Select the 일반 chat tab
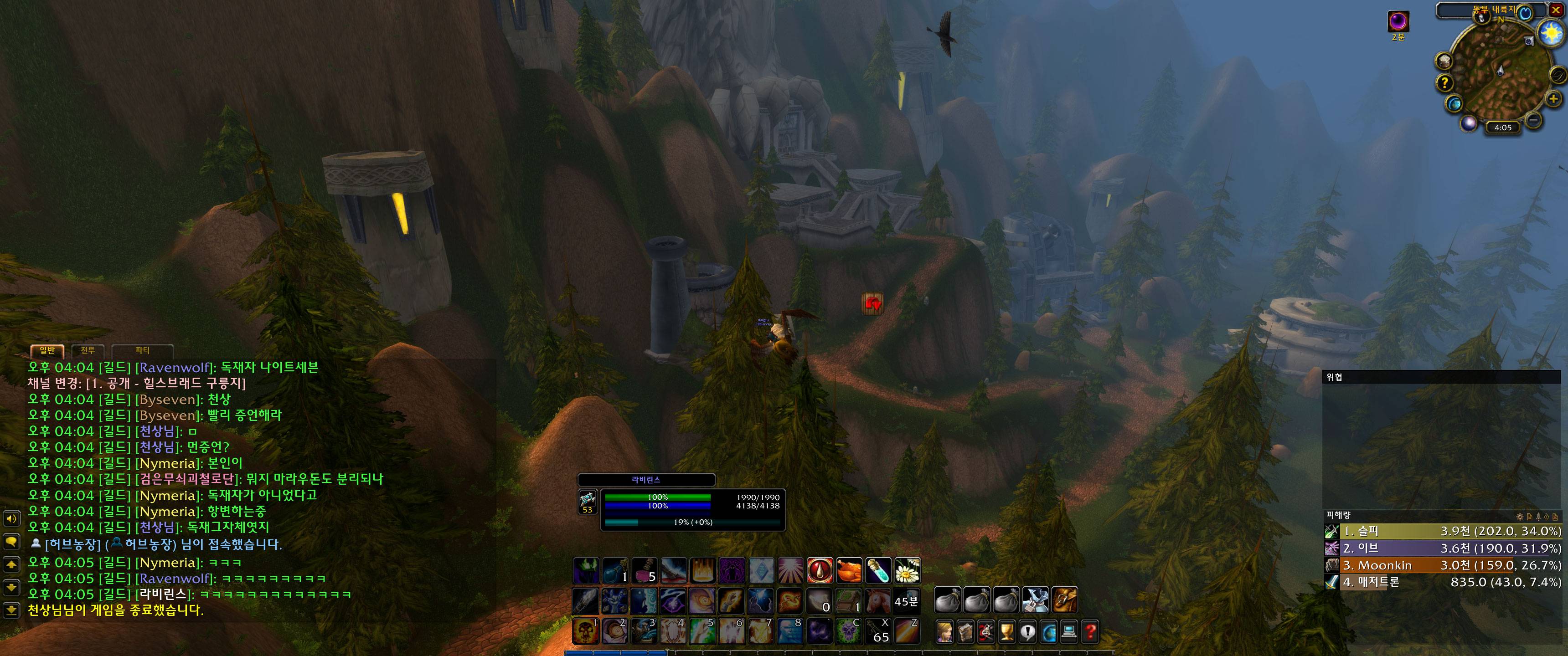This screenshot has height=656, width=1568. pos(47,350)
